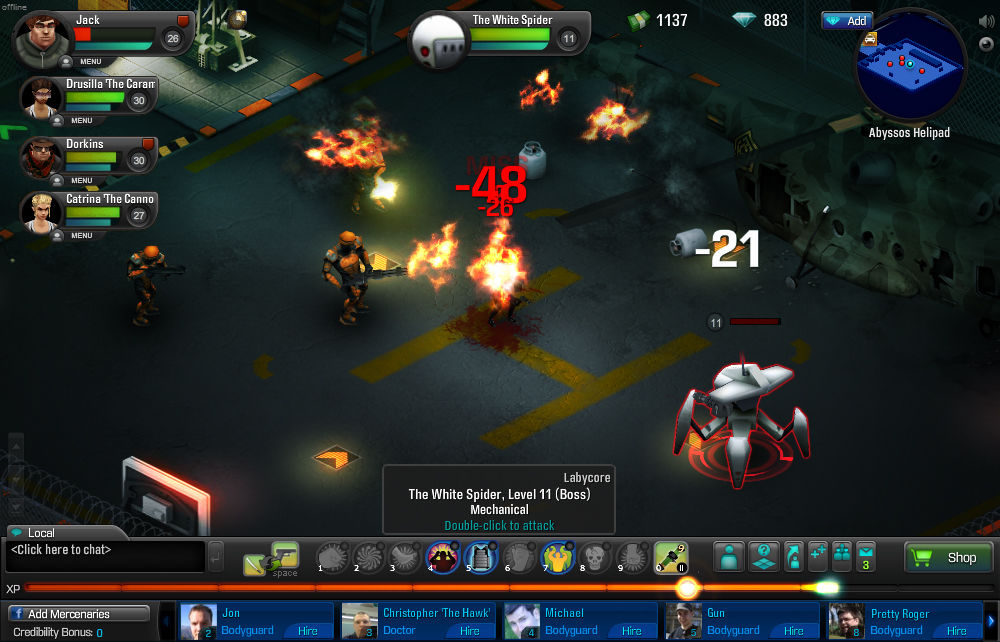The height and width of the screenshot is (642, 1000).
Task: Open the mail envelope icon
Action: 866,552
